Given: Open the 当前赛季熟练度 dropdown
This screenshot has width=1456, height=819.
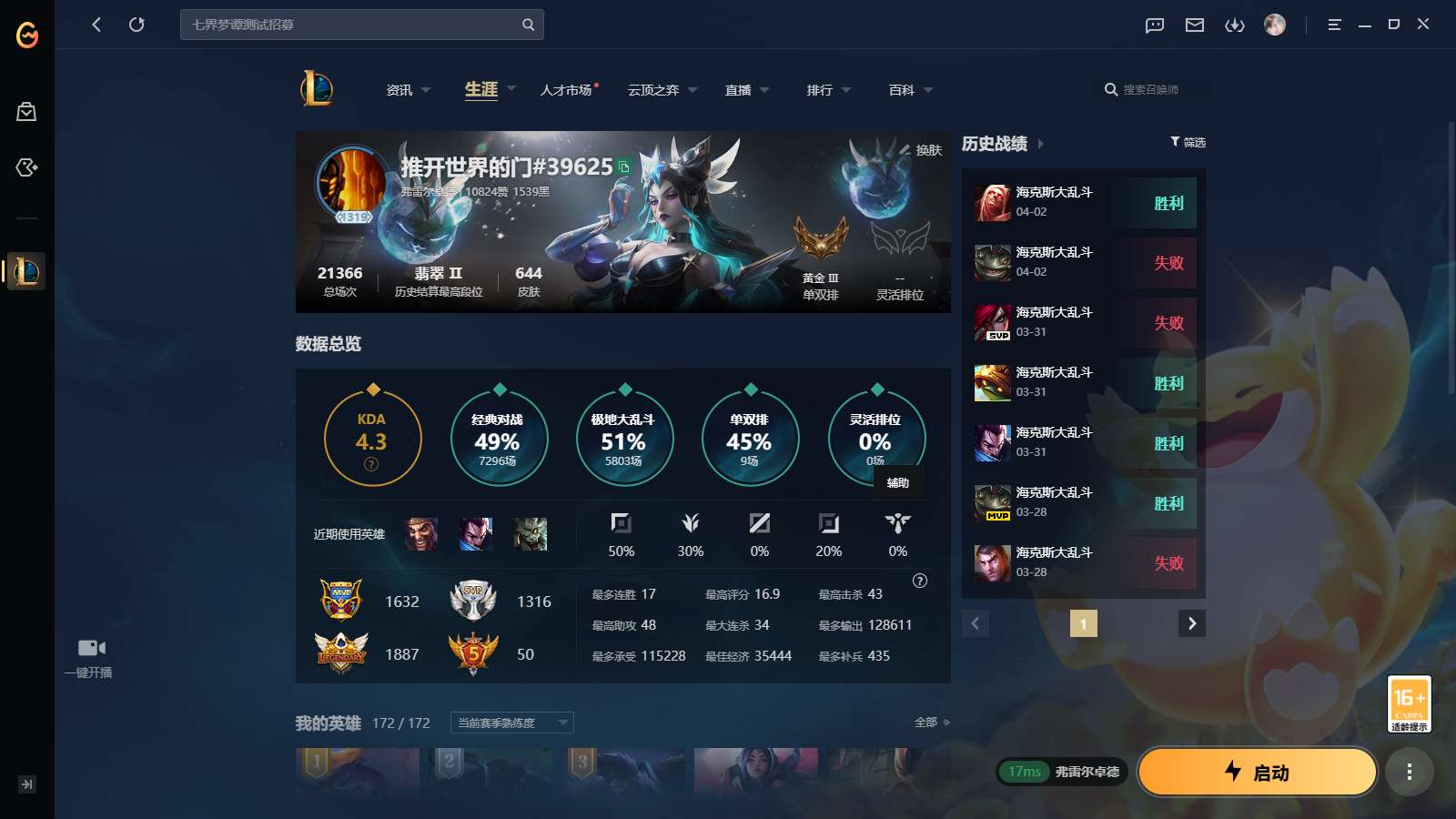Looking at the screenshot, I should point(511,723).
